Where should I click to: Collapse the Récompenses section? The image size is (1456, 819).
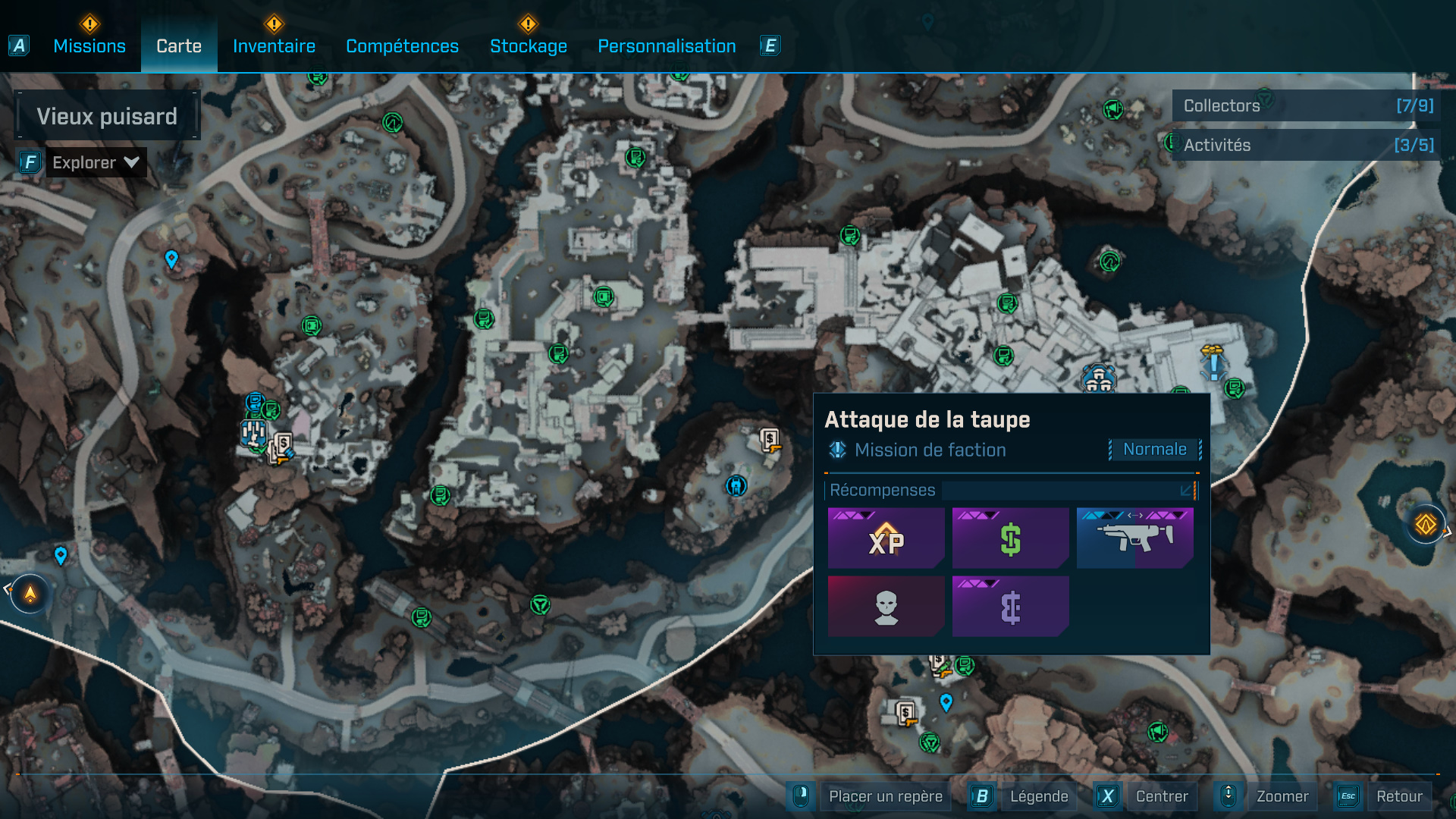click(1186, 491)
